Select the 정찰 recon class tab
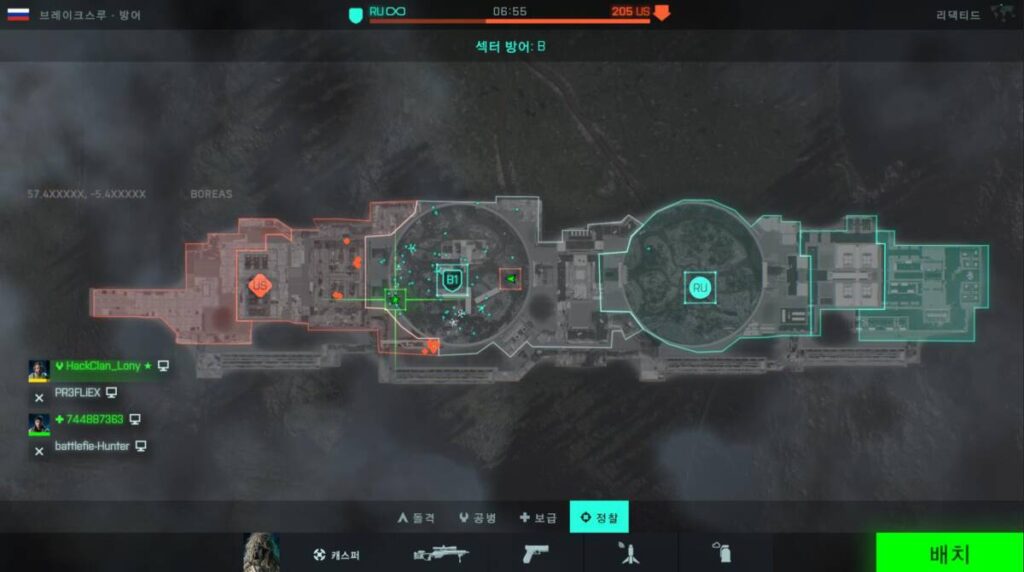 [599, 517]
